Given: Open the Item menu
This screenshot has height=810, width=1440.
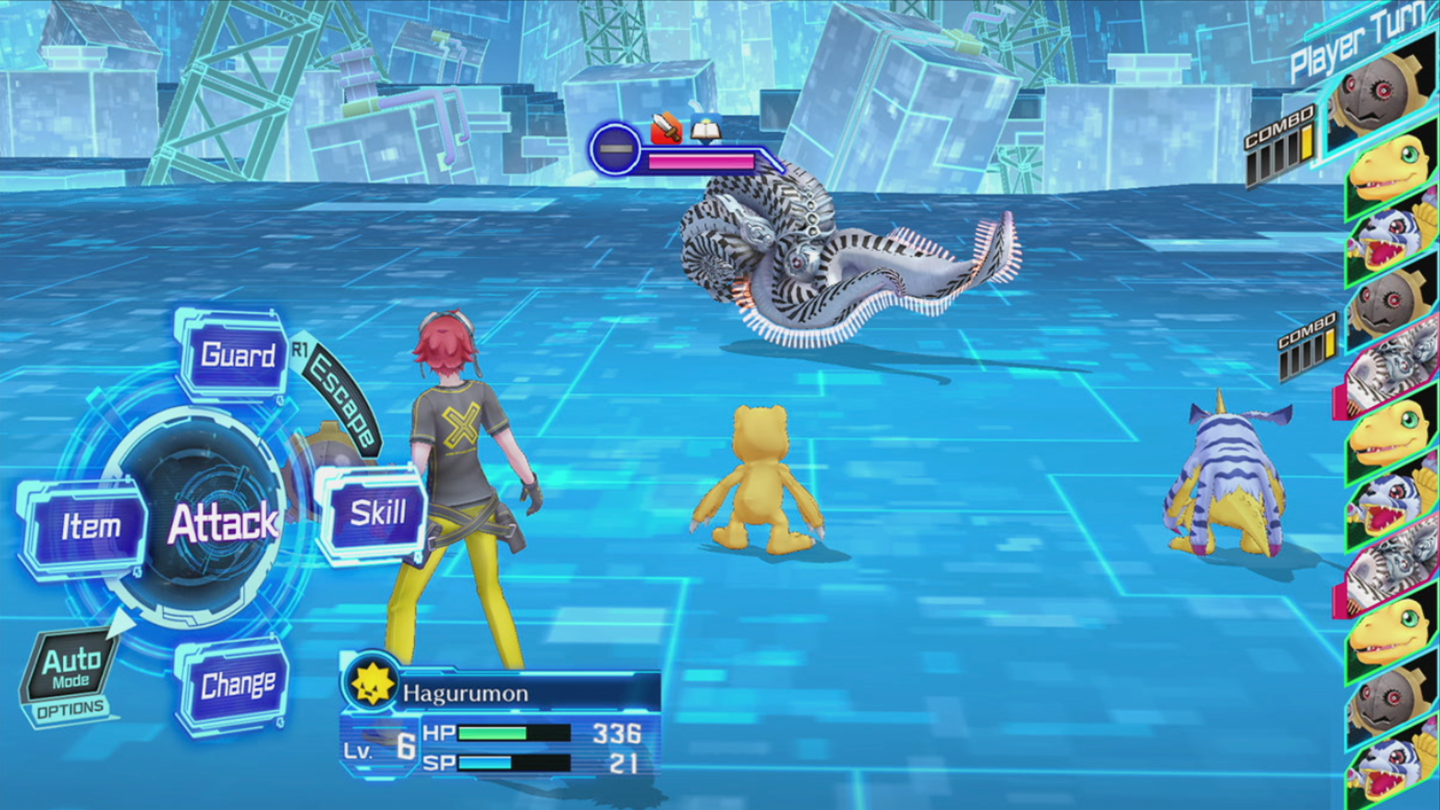Looking at the screenshot, I should pos(88,527).
